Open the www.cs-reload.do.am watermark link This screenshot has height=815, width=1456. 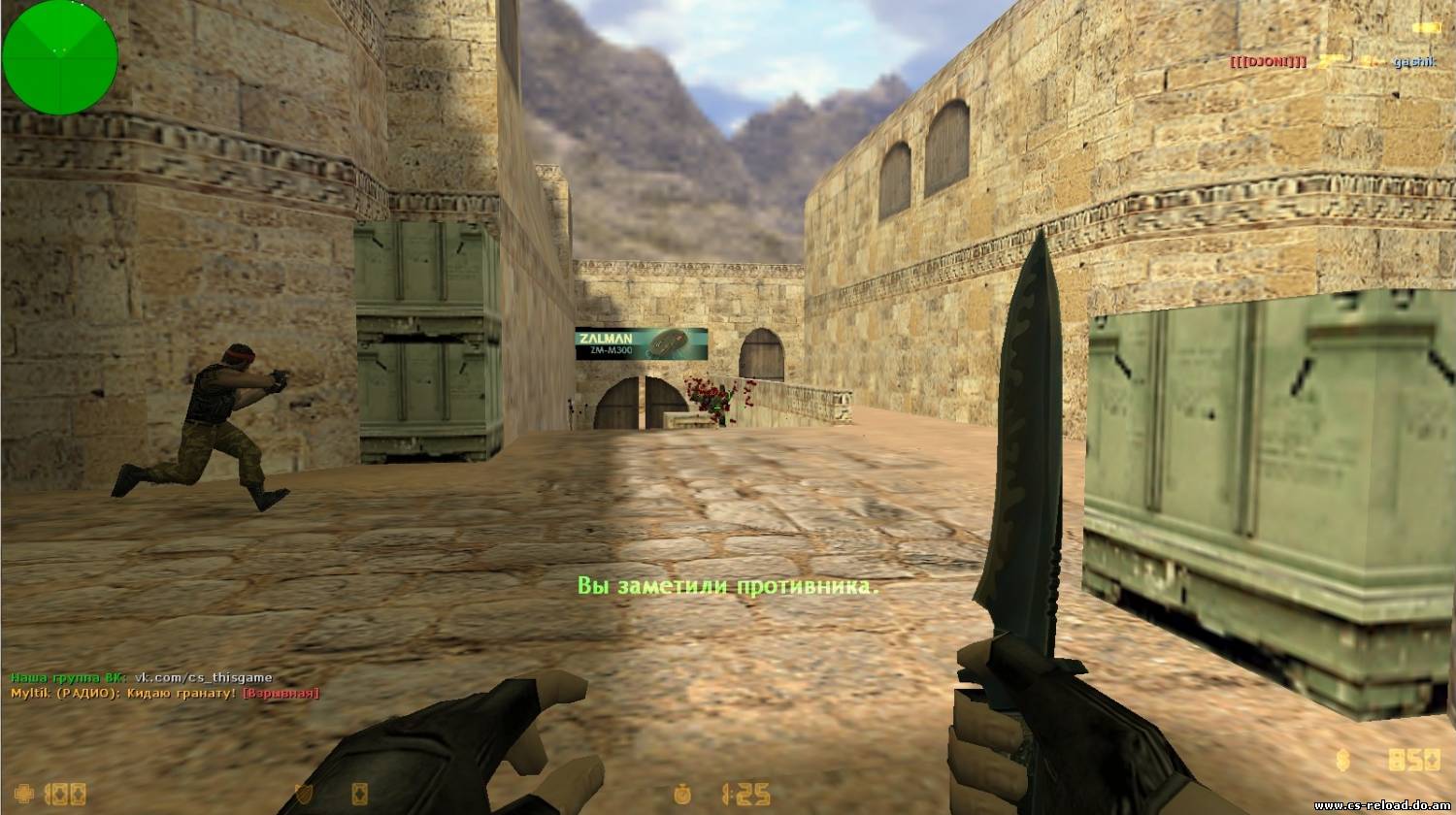(1382, 805)
